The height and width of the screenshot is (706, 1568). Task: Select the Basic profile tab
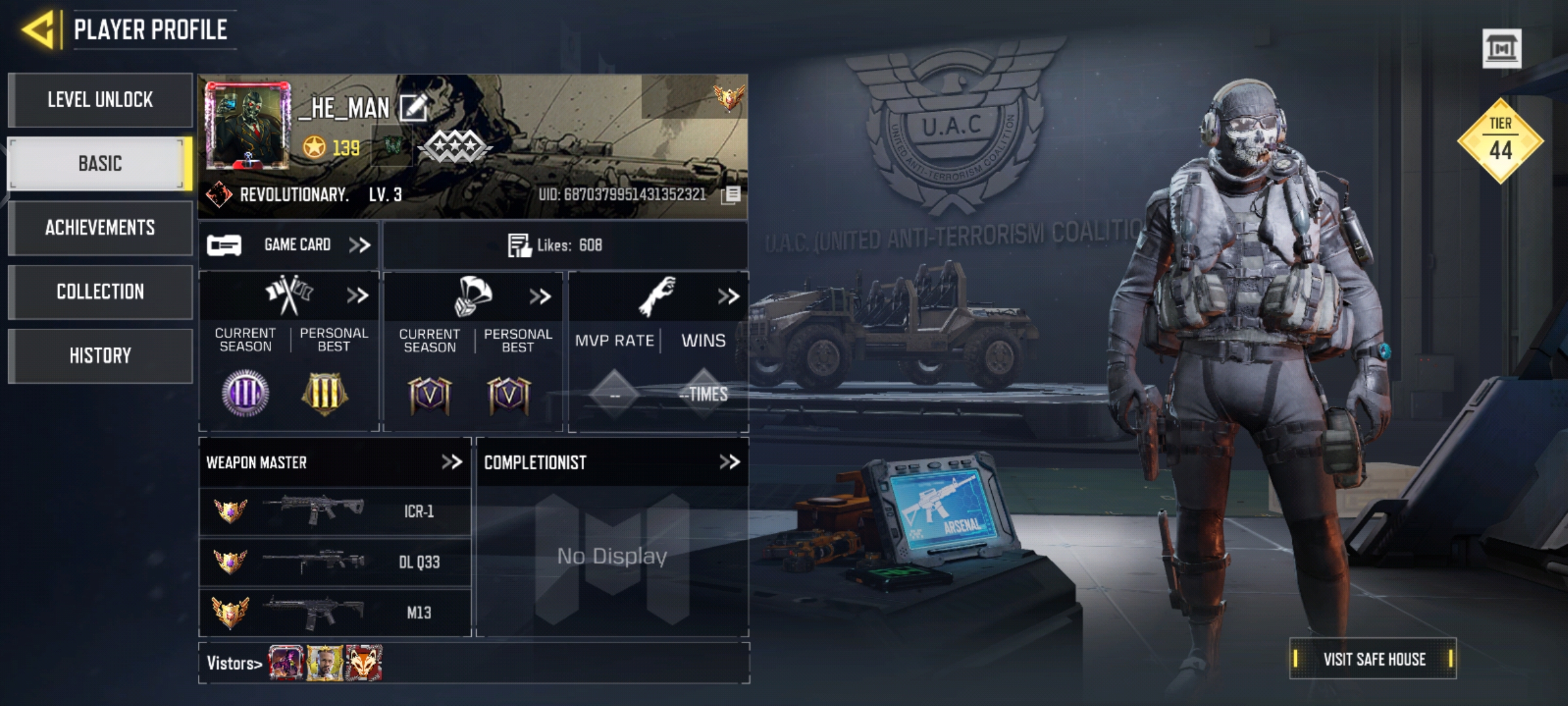click(100, 163)
